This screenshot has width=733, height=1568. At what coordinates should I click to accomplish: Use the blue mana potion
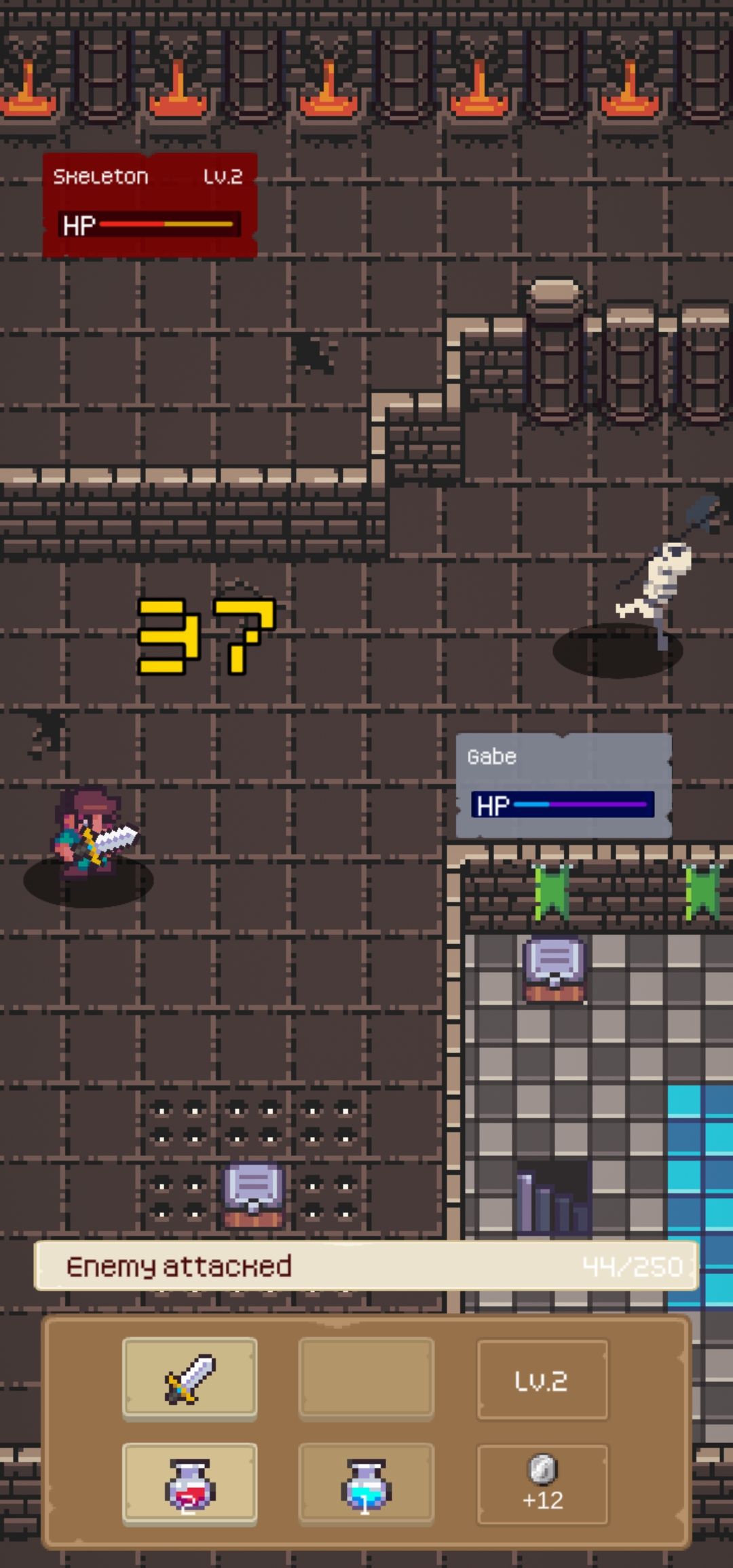366,1485
